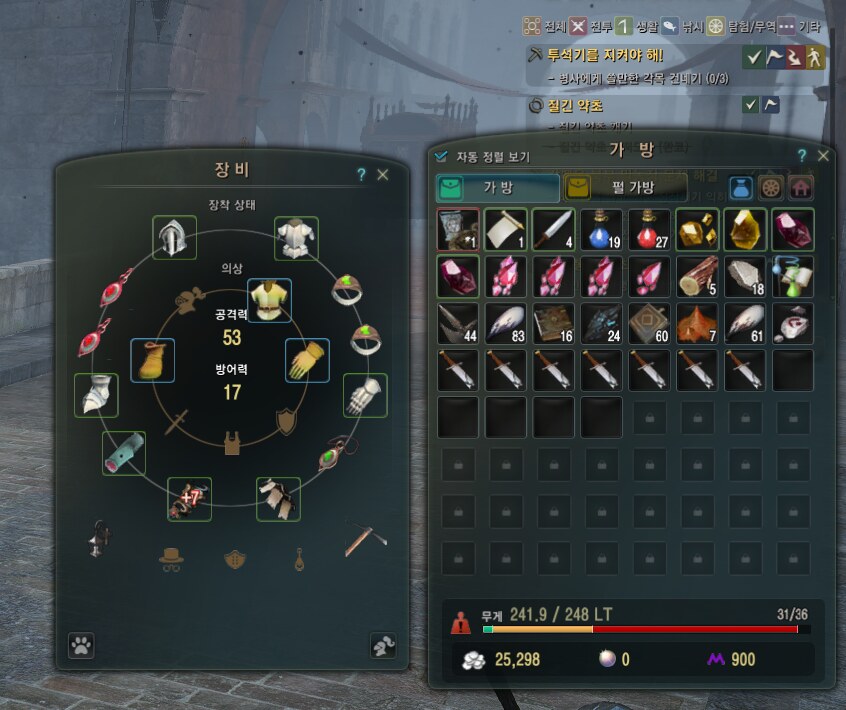Close the equipment (장비) window
Viewport: 846px width, 710px height.
(x=382, y=174)
